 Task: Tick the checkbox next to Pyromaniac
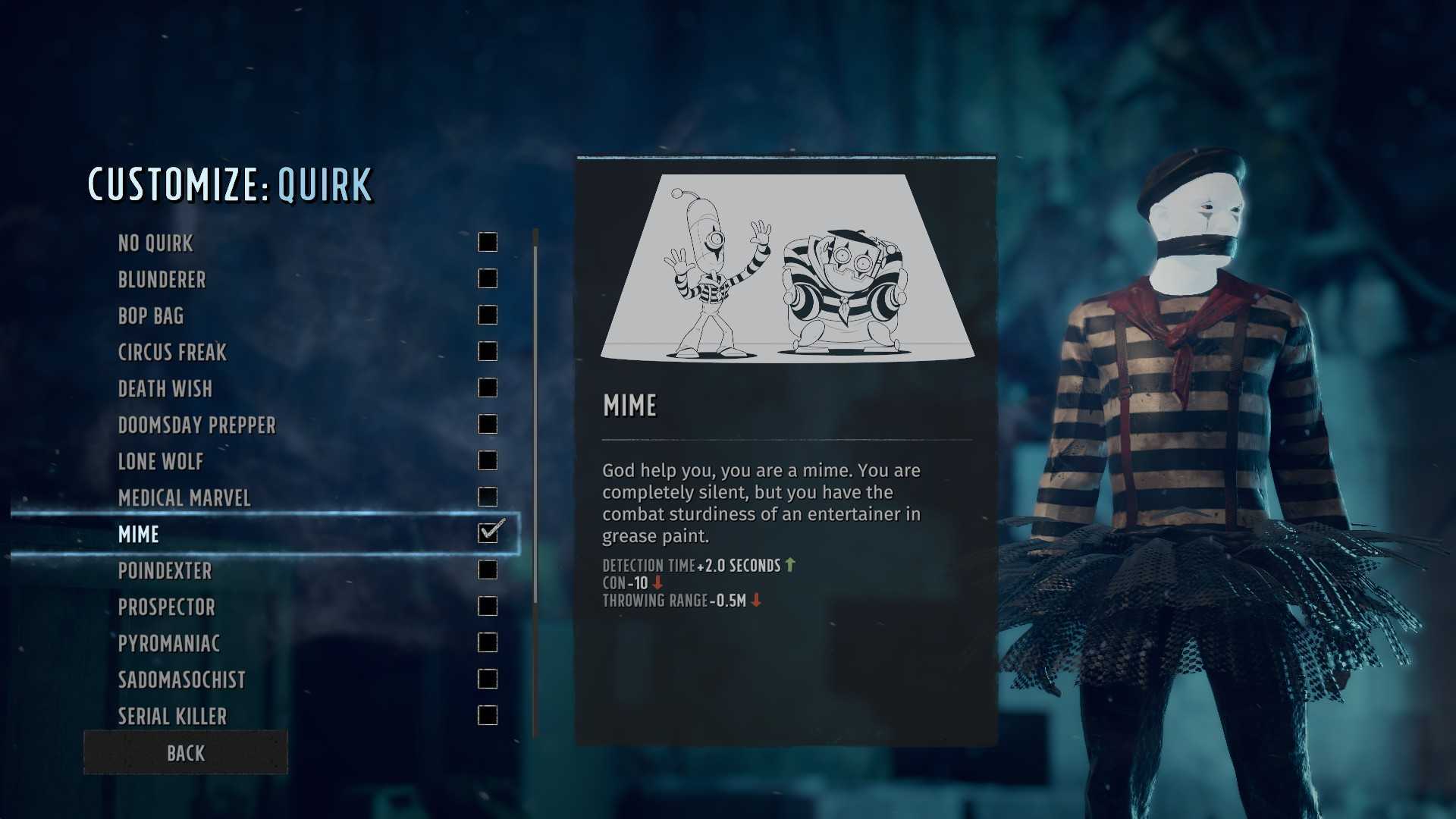click(x=488, y=643)
